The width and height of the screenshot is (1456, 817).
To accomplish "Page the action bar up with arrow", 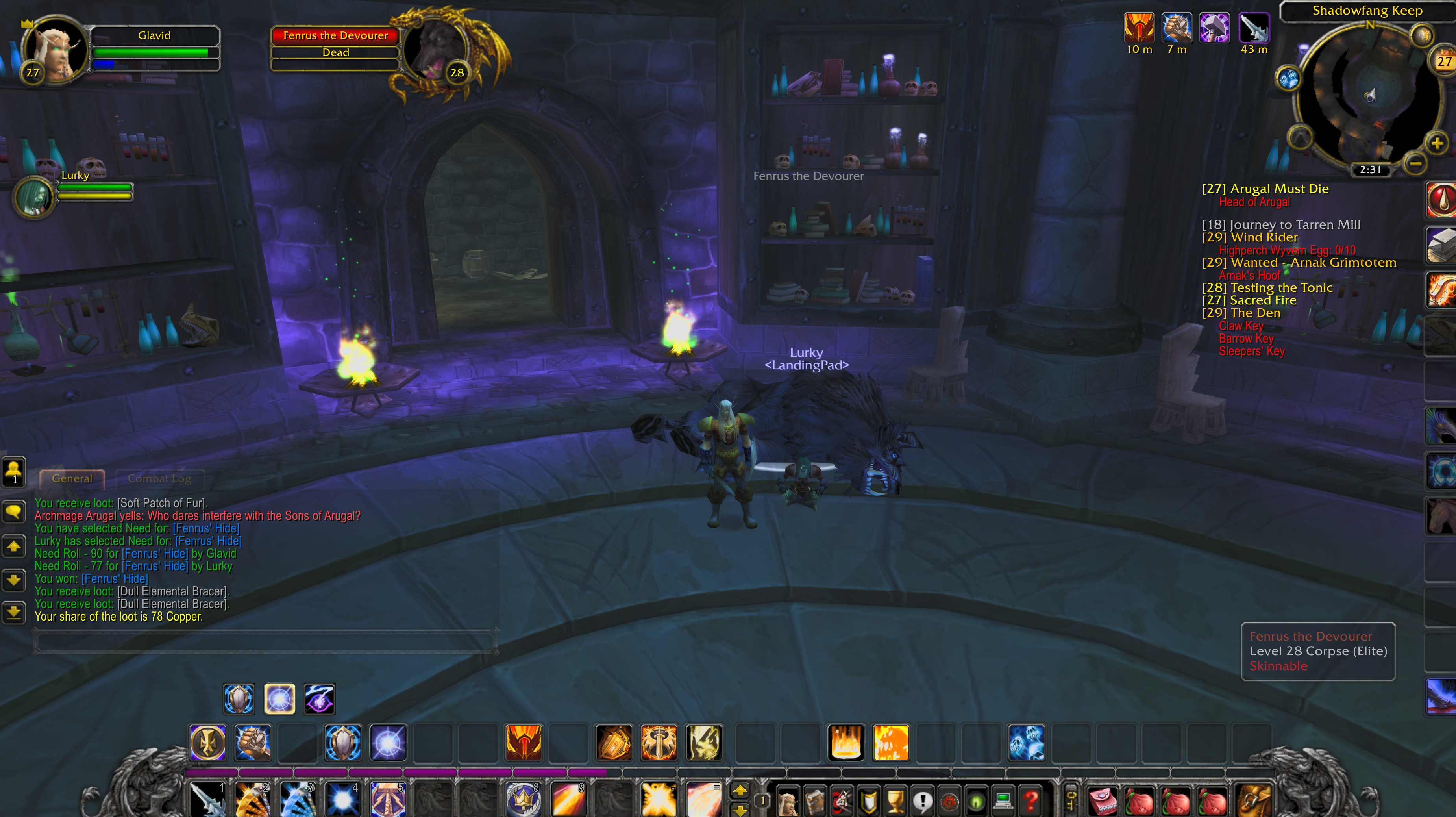I will [739, 790].
